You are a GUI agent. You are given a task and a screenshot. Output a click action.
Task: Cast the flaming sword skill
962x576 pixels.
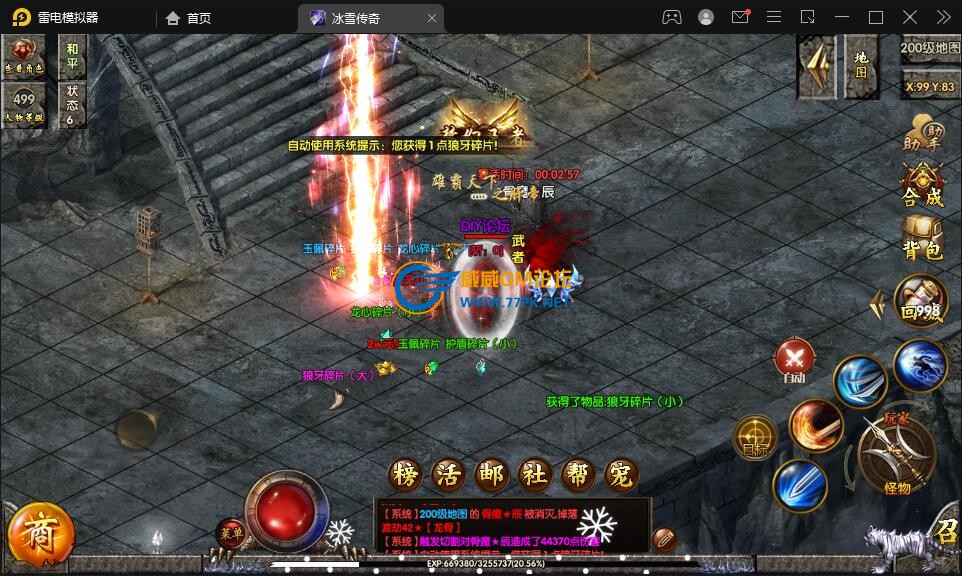click(815, 426)
